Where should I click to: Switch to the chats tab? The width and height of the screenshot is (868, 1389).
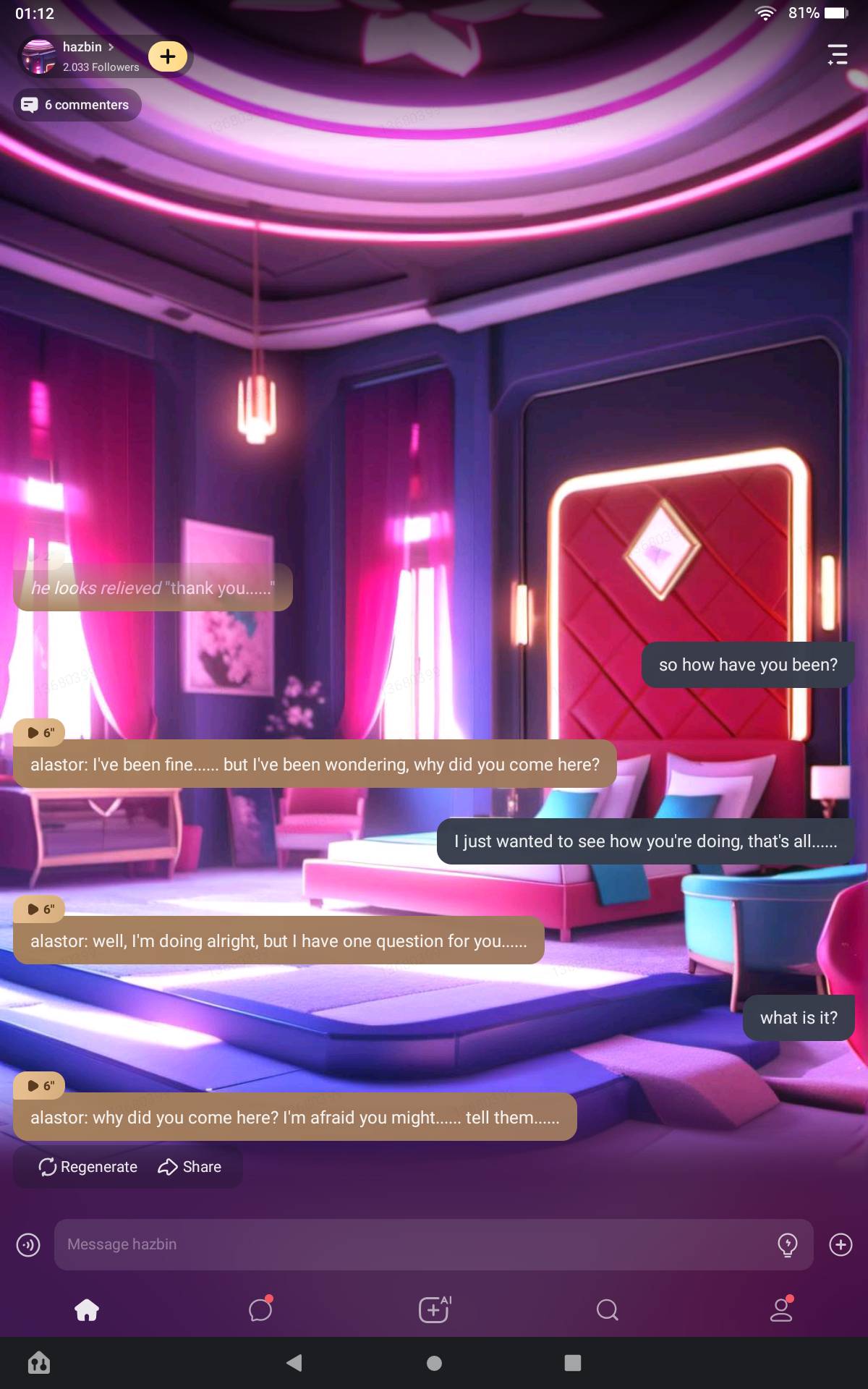[x=260, y=1309]
